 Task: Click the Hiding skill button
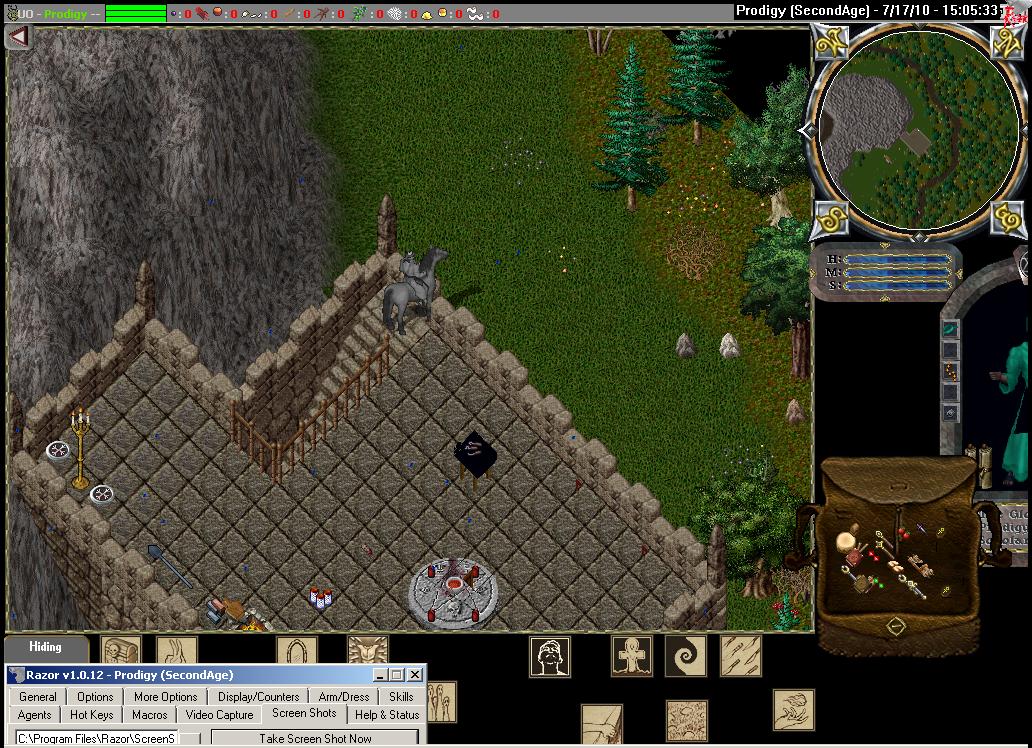(x=45, y=647)
